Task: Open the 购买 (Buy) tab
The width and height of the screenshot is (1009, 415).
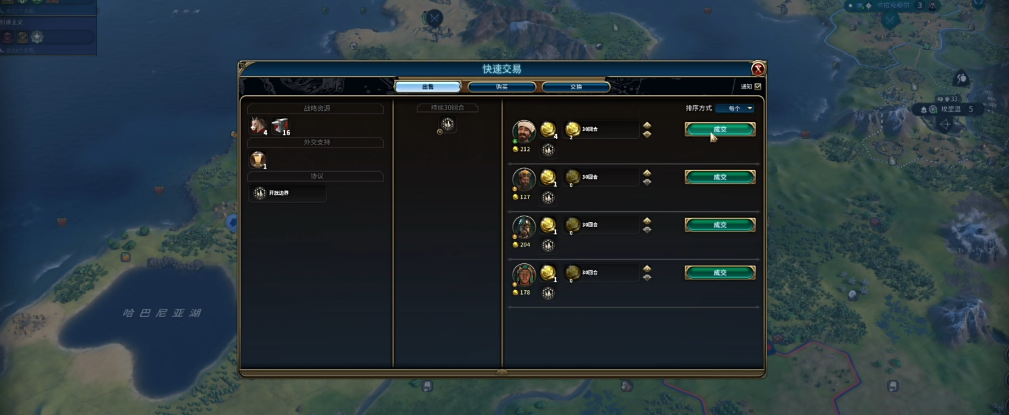Action: click(x=502, y=87)
